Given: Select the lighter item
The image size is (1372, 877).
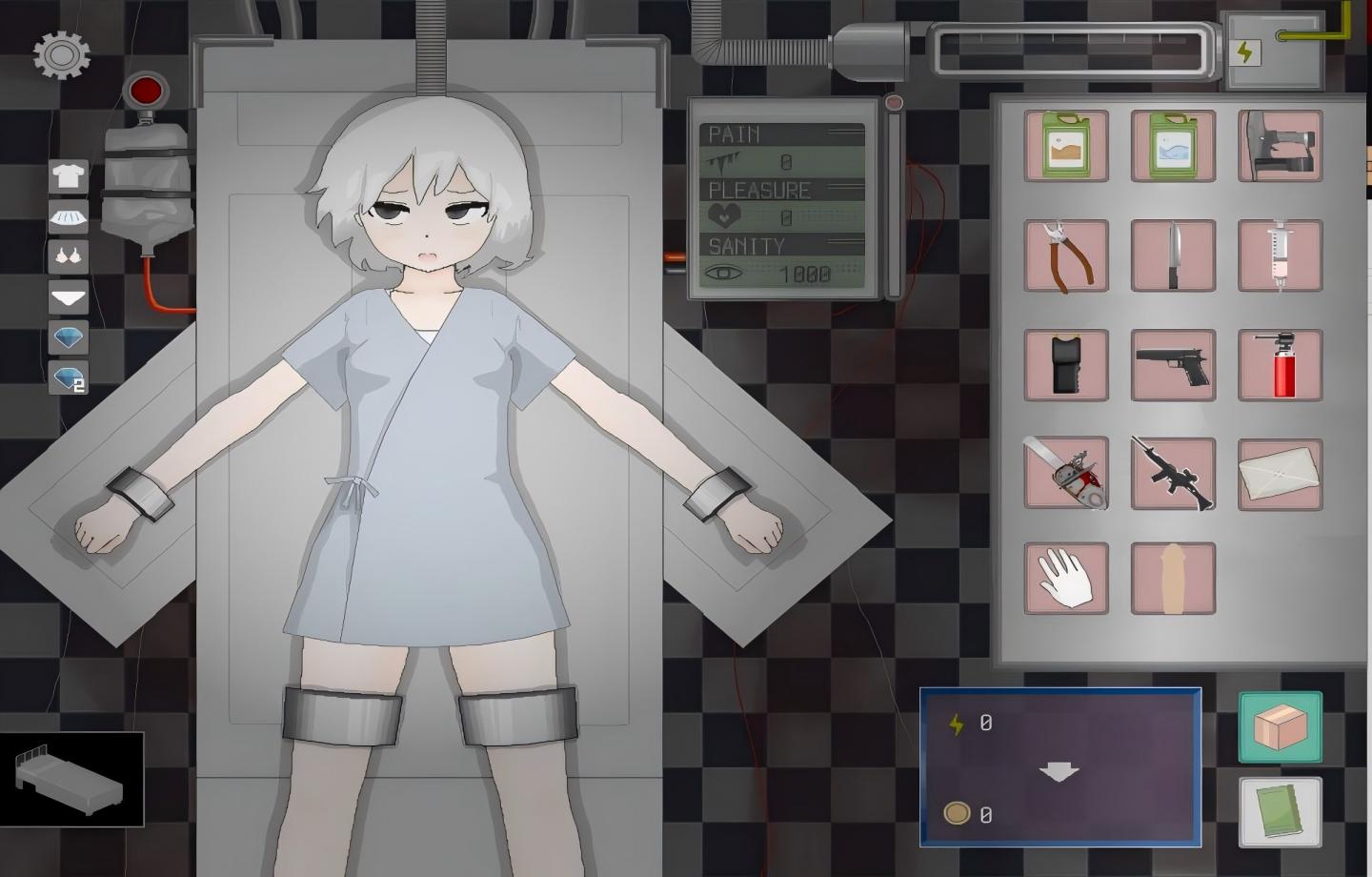Looking at the screenshot, I should click(x=1281, y=366).
